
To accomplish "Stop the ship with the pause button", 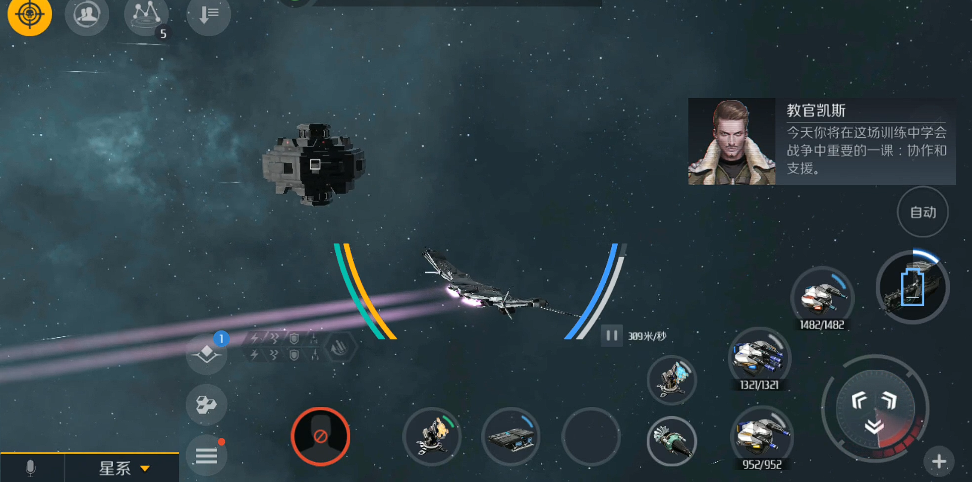I will coord(611,336).
